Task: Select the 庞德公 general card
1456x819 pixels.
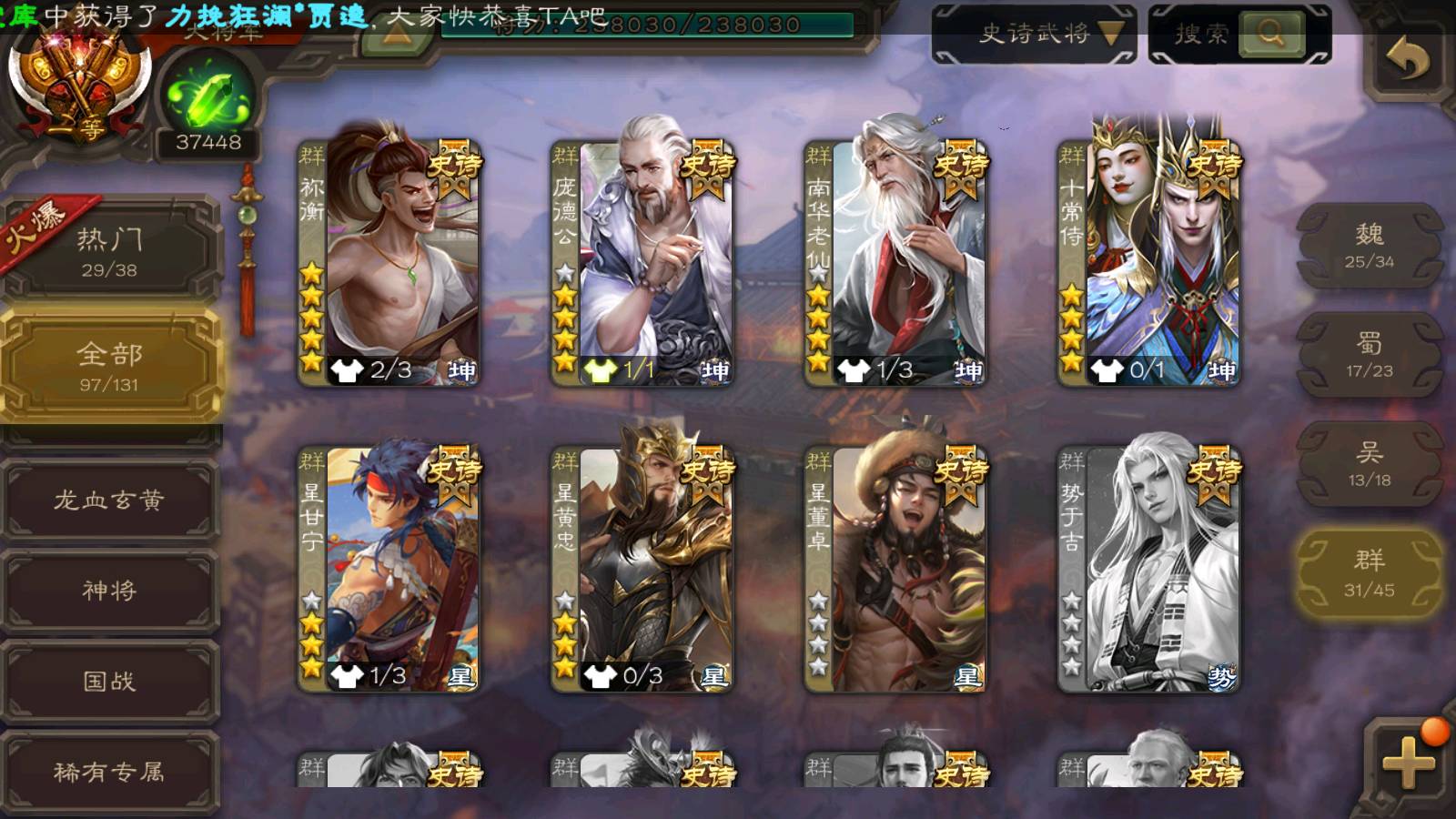Action: coord(642,262)
